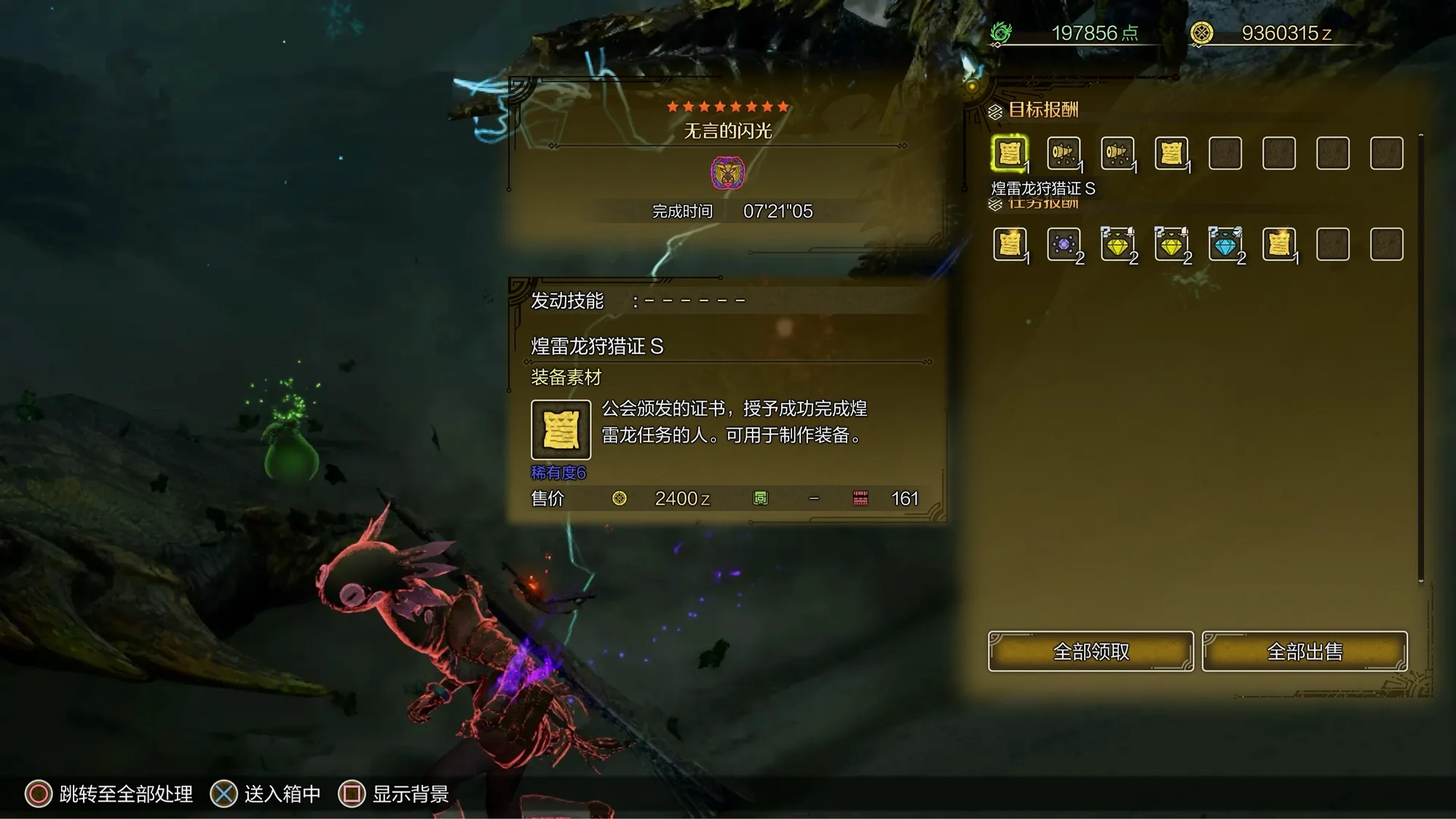Select the highlighted 煌雷龙狩猎证 S reward slot
1456x819 pixels.
click(1010, 154)
